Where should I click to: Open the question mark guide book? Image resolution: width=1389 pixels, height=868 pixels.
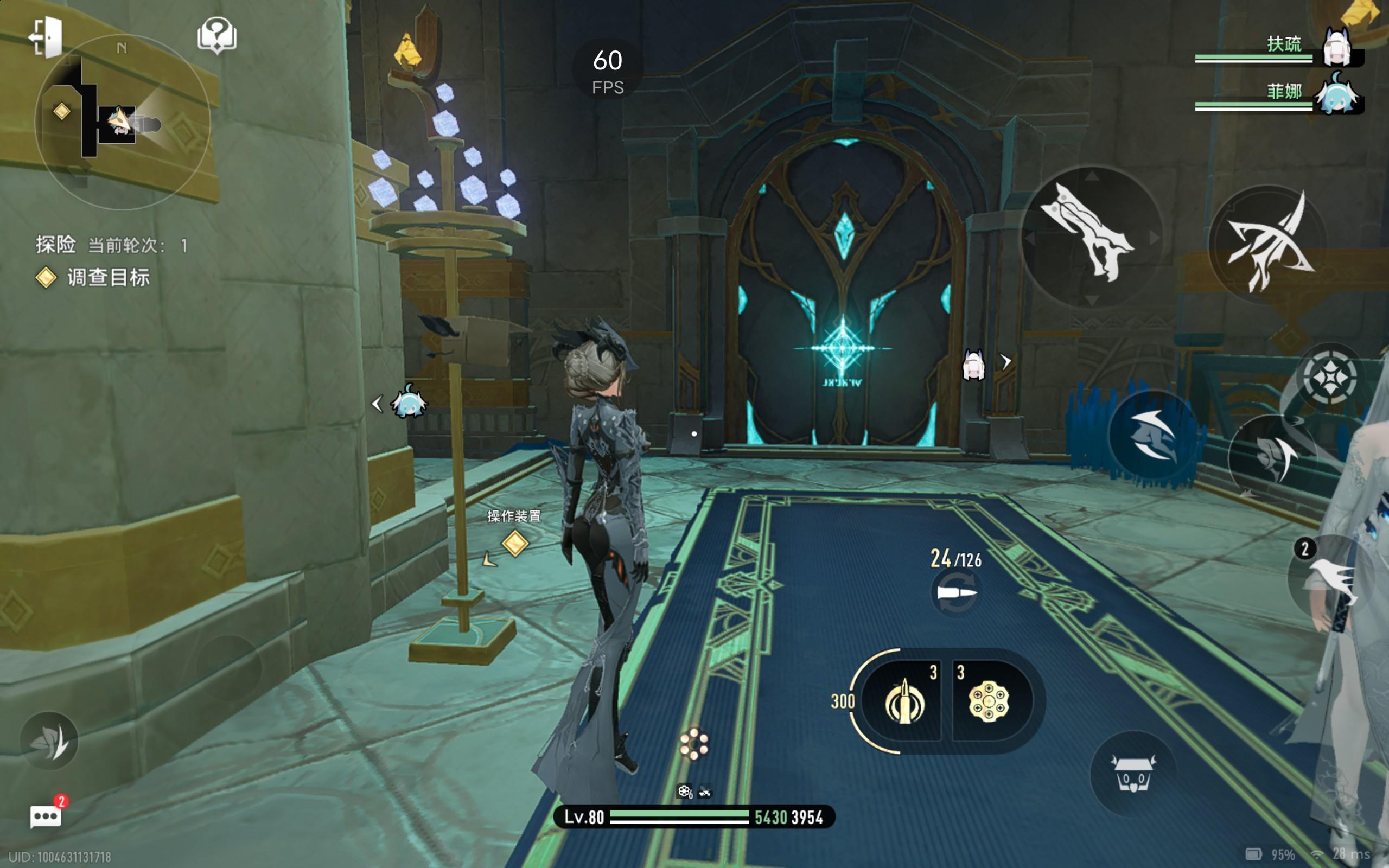coord(216,36)
